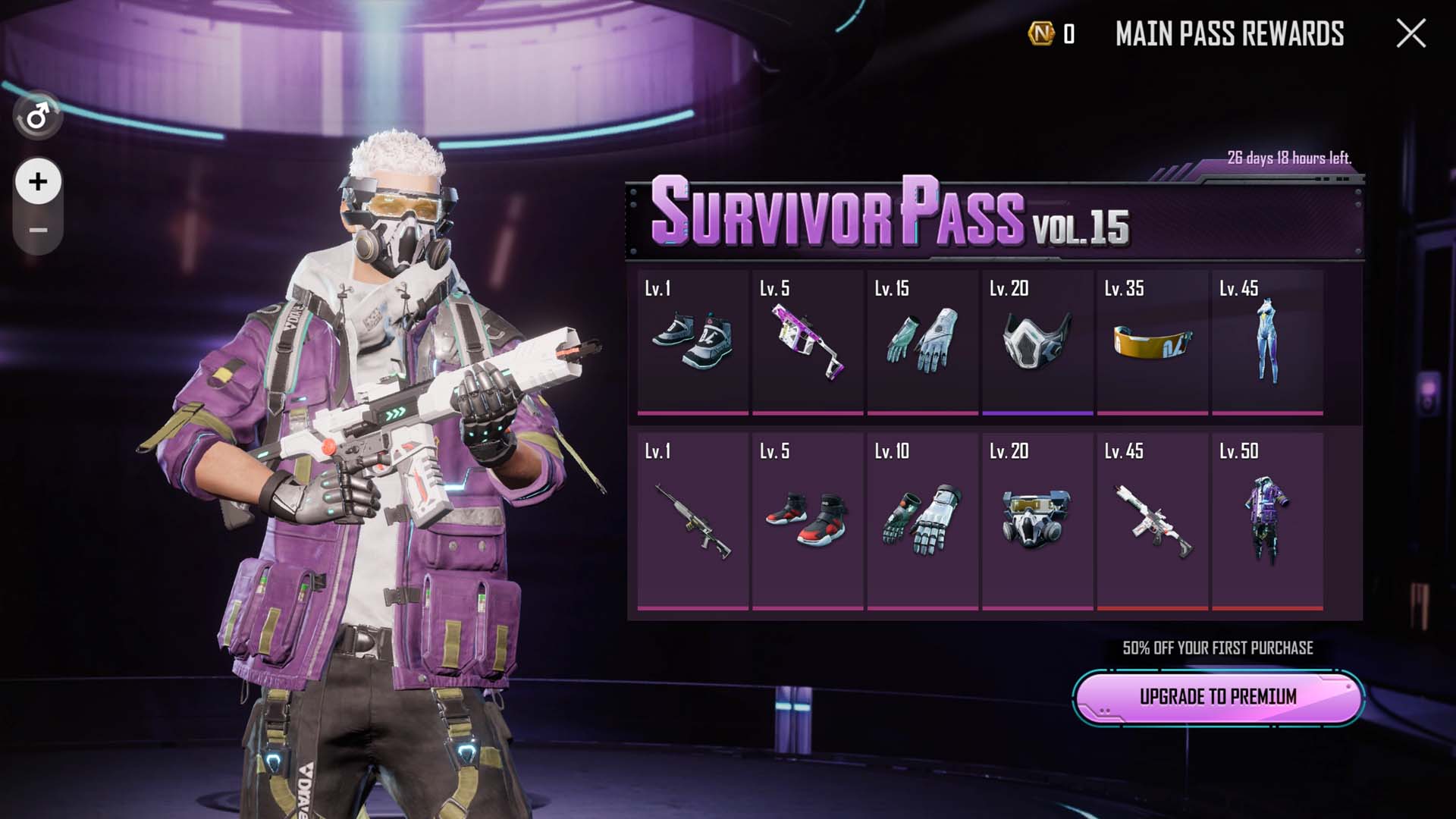Zoom out the character preview
This screenshot has height=819, width=1456.
click(x=38, y=230)
